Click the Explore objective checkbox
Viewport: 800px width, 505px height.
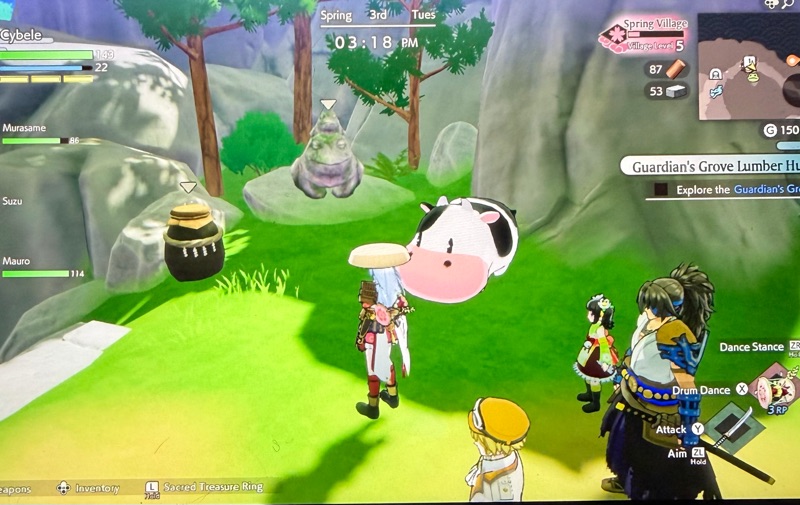pos(660,189)
